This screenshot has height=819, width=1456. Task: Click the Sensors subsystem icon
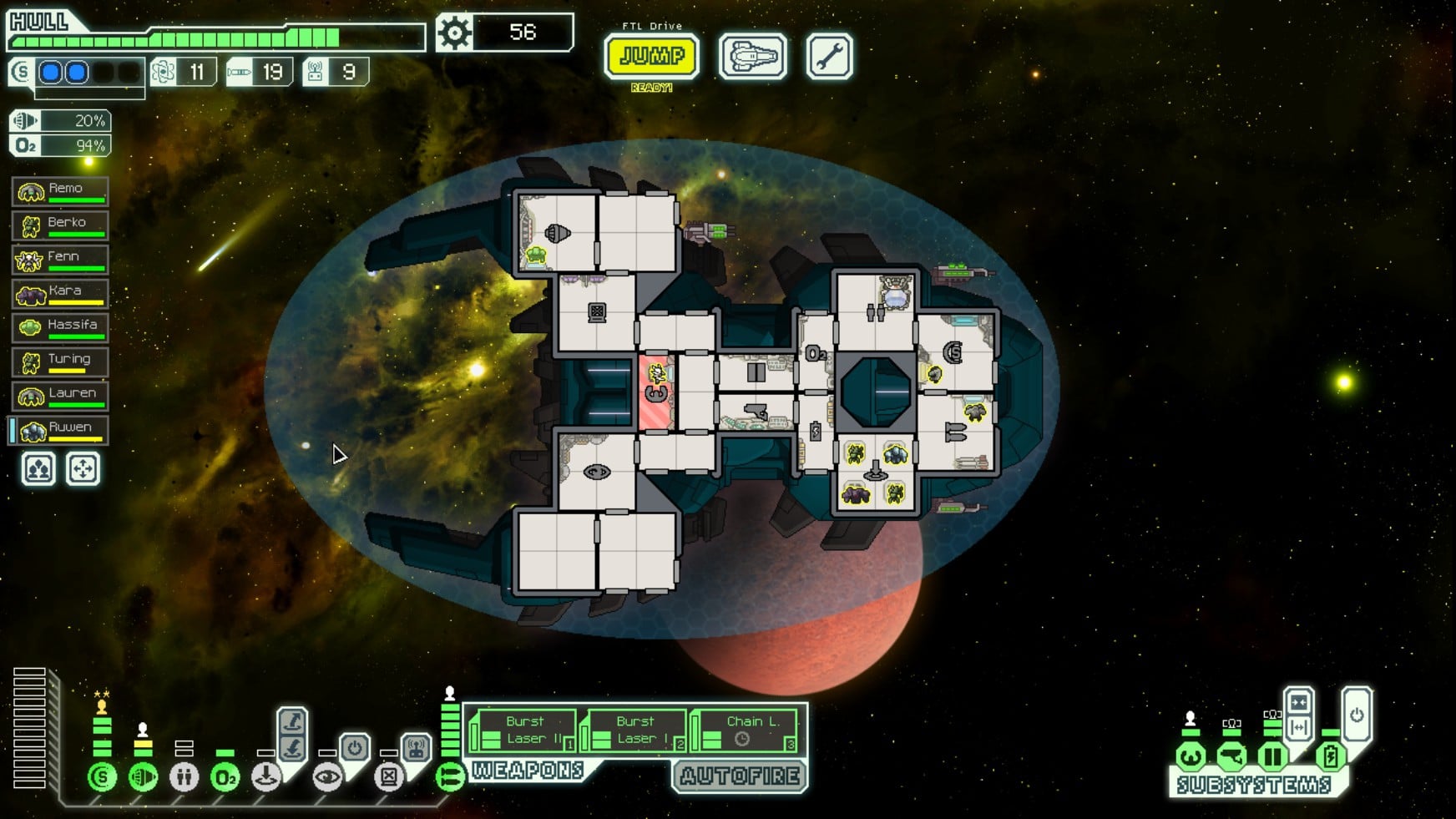pos(1231,757)
